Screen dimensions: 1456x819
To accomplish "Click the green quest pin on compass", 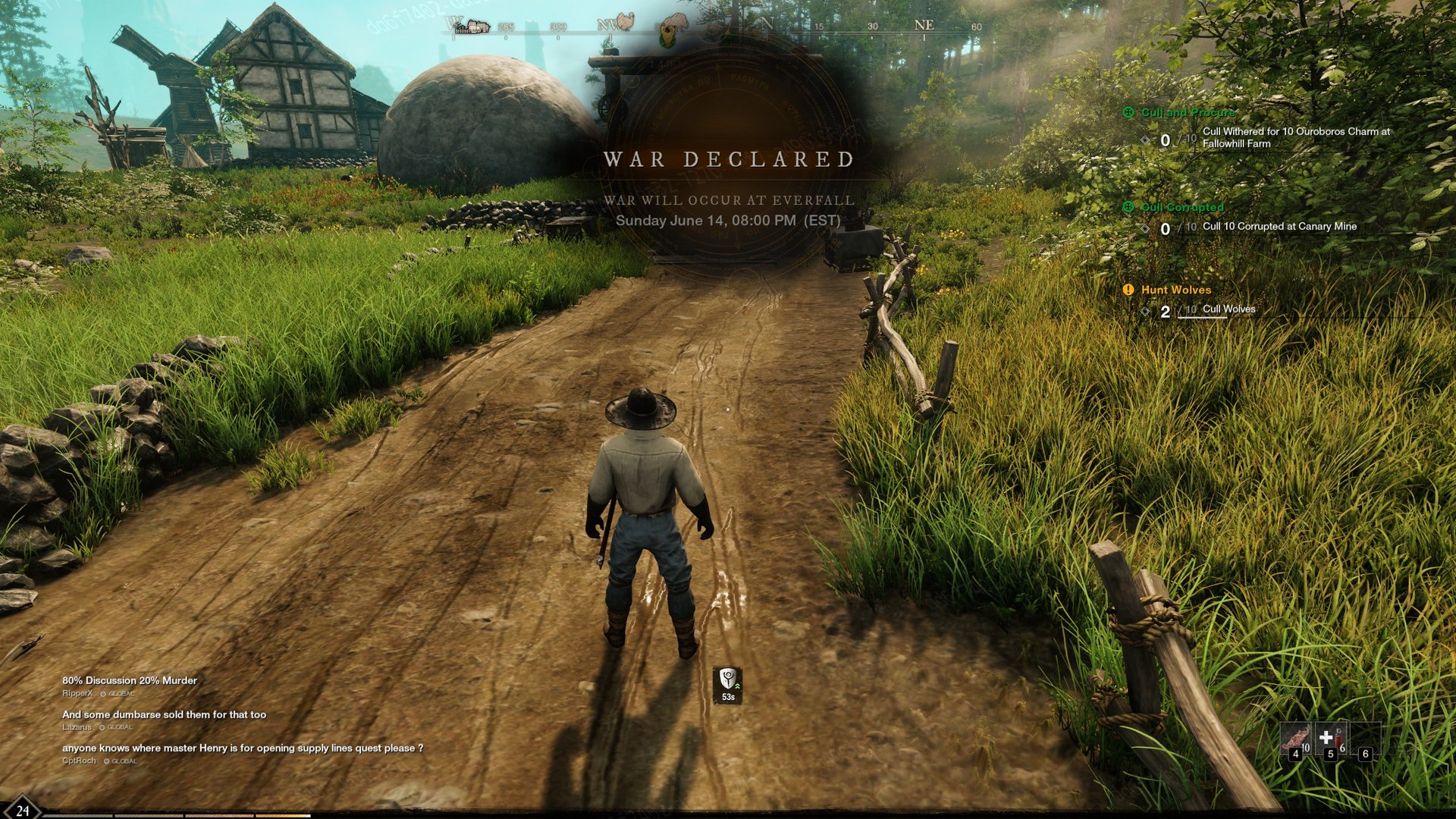I will (x=667, y=36).
